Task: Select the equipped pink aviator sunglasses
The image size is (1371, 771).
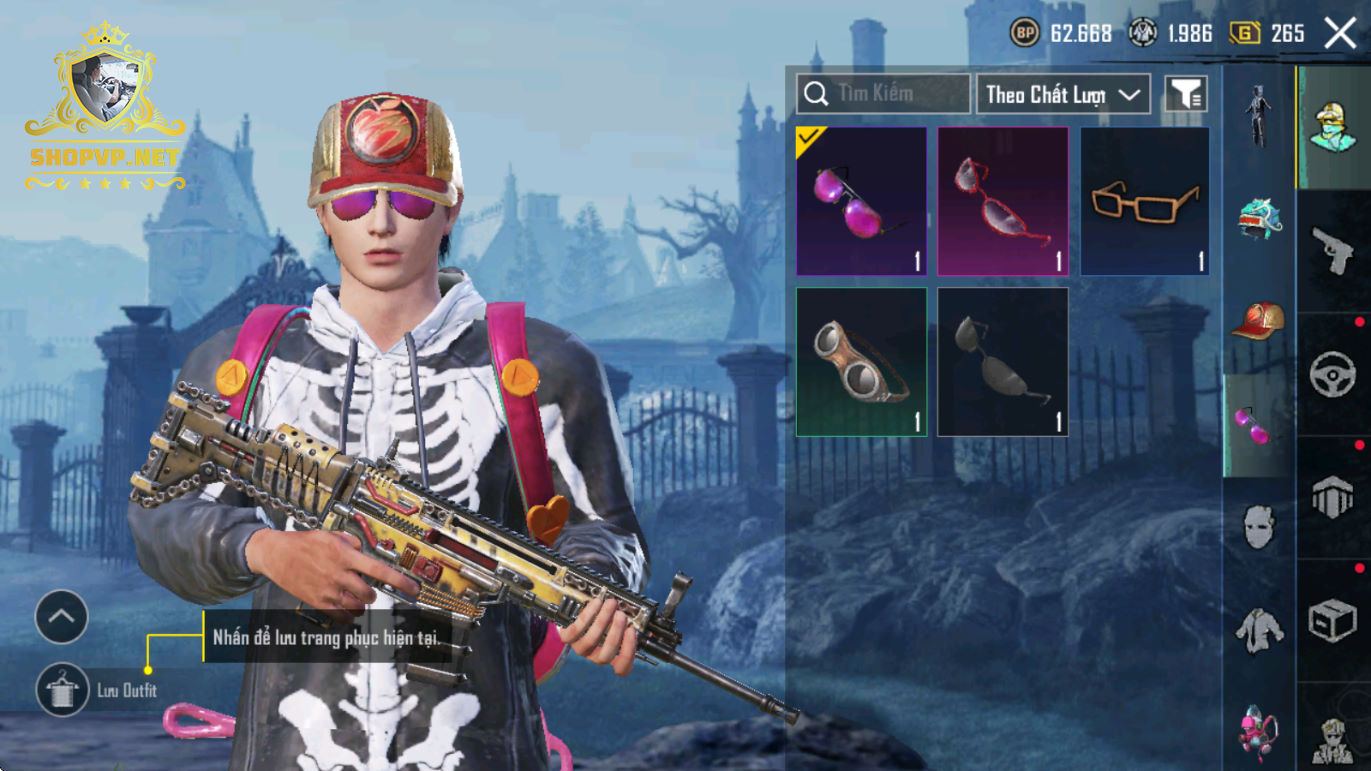Action: (861, 201)
